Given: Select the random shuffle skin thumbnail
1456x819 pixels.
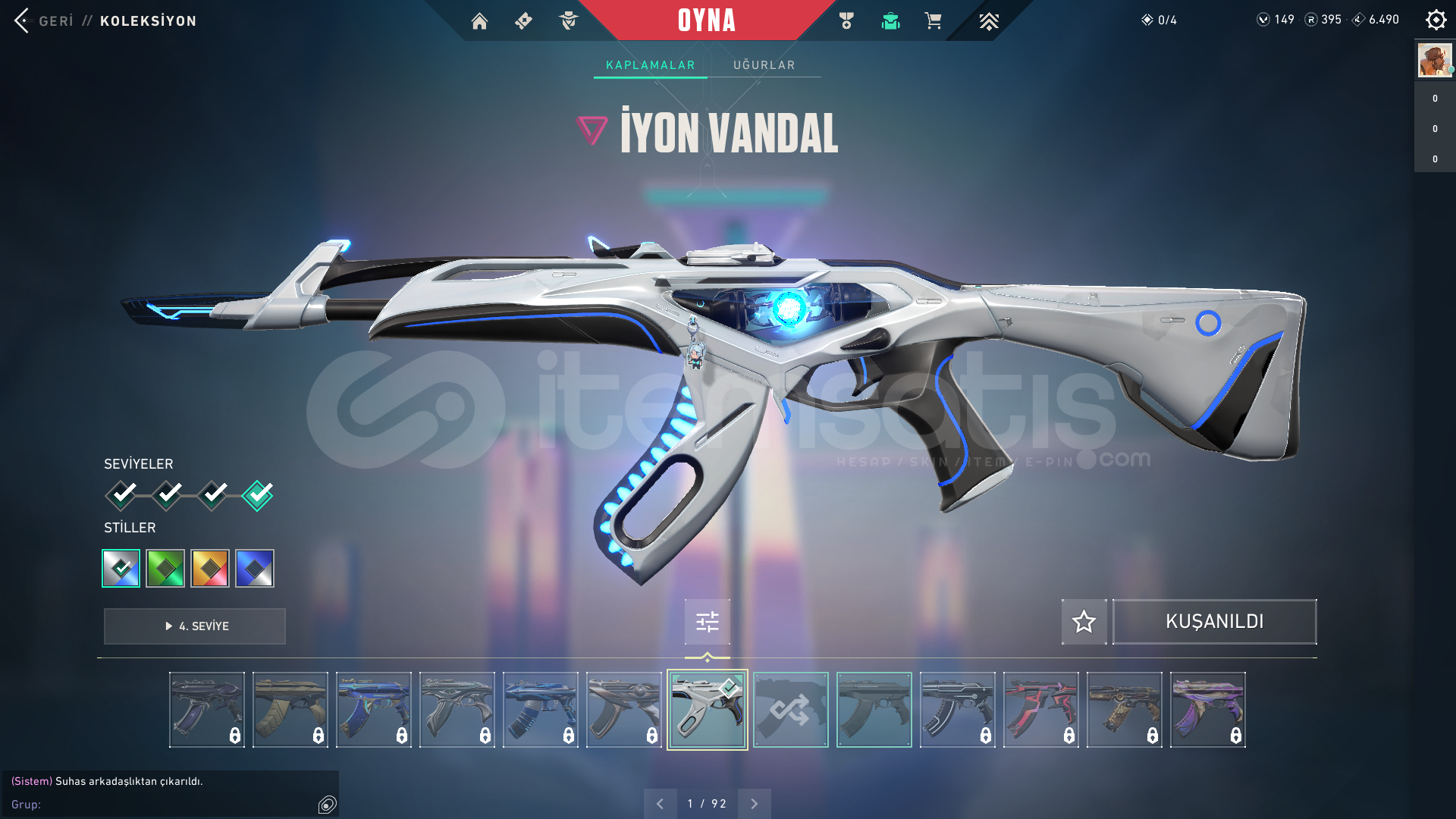Looking at the screenshot, I should coord(790,710).
